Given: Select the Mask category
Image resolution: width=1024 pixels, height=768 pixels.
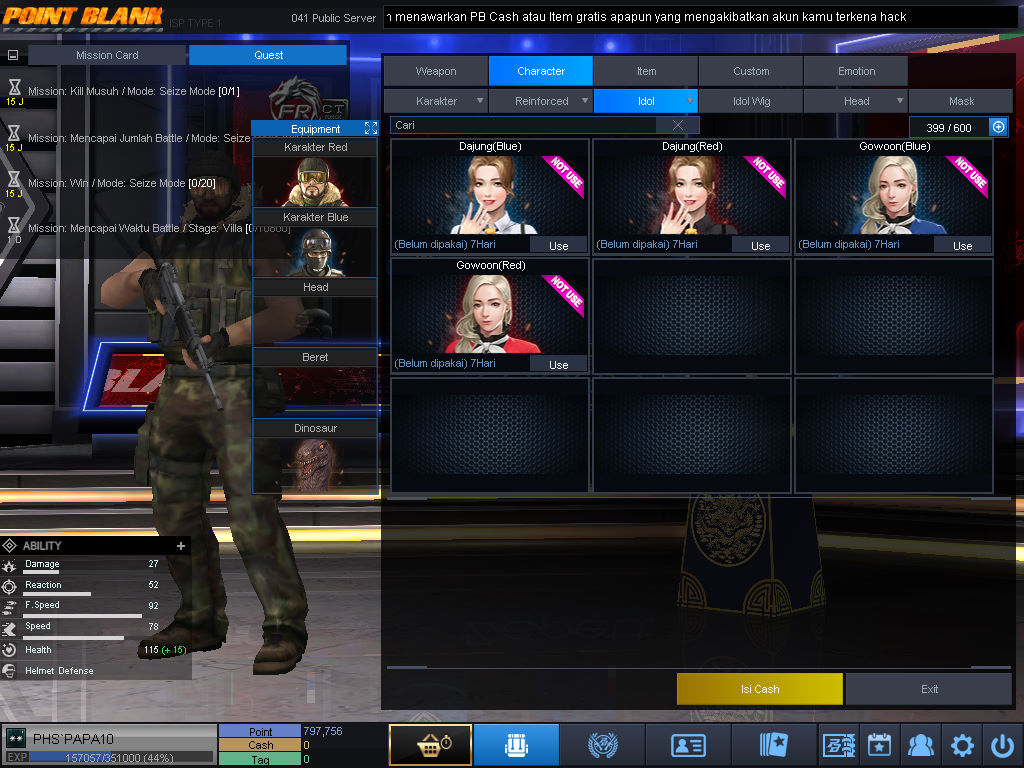Looking at the screenshot, I should (961, 101).
